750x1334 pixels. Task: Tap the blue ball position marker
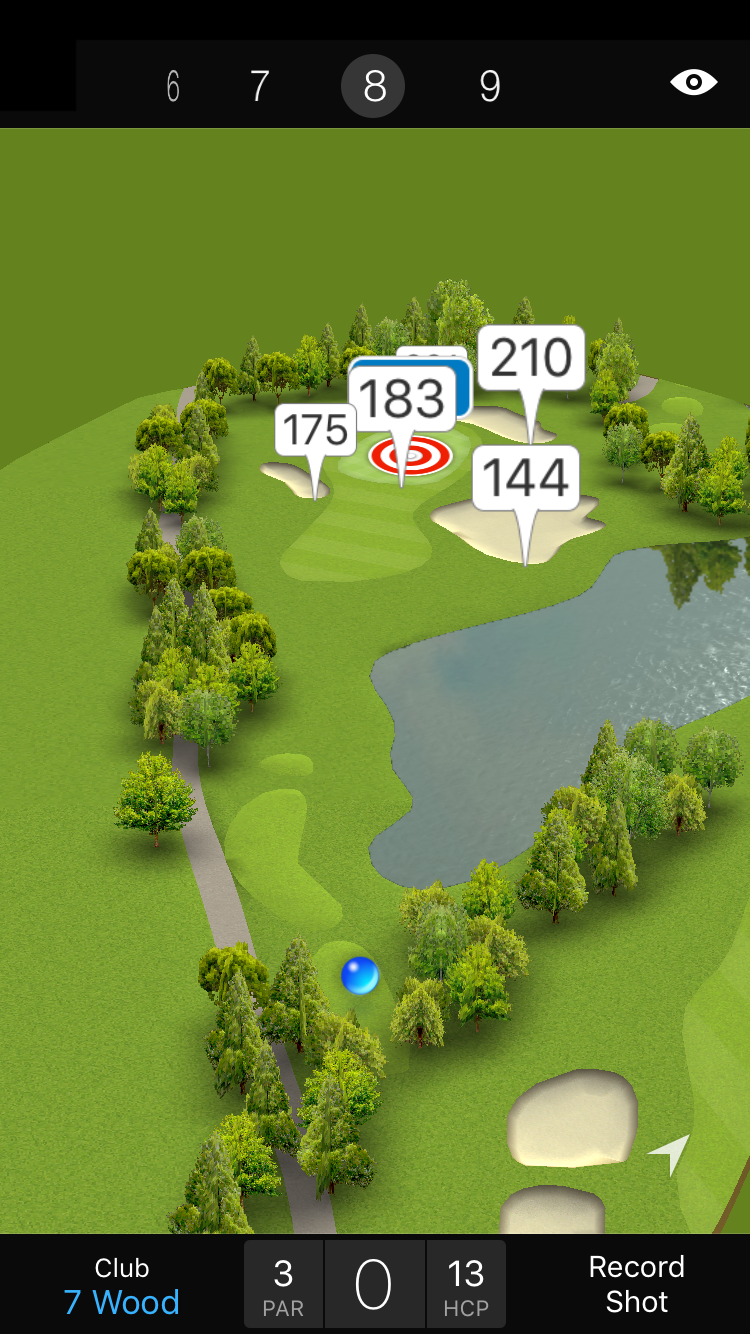[360, 975]
